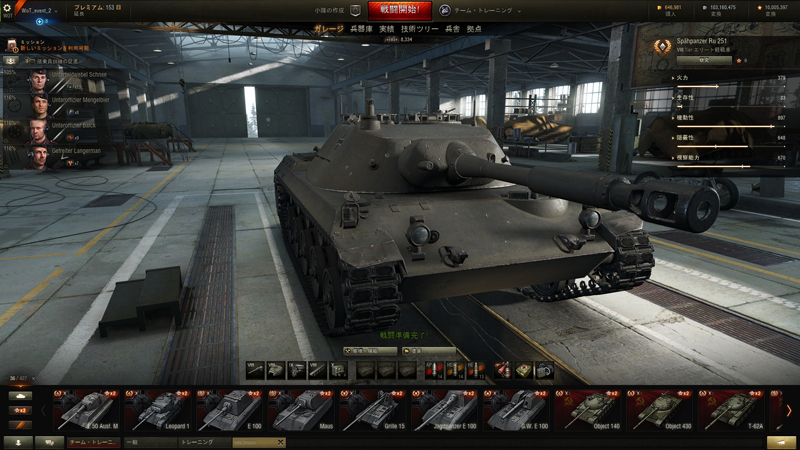Close the chat channel tab

[281, 442]
